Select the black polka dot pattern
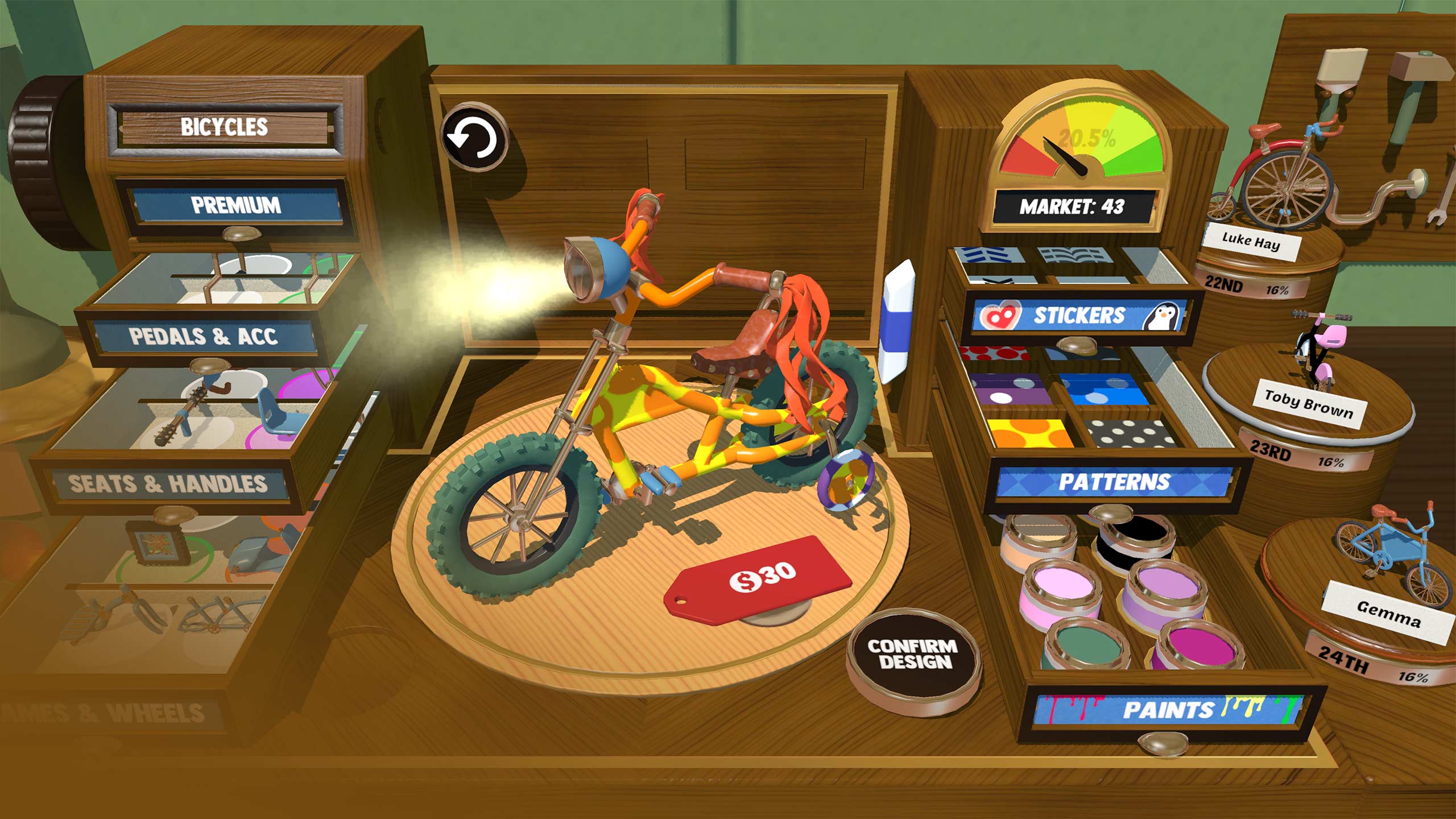Image resolution: width=1456 pixels, height=819 pixels. pos(1129,433)
